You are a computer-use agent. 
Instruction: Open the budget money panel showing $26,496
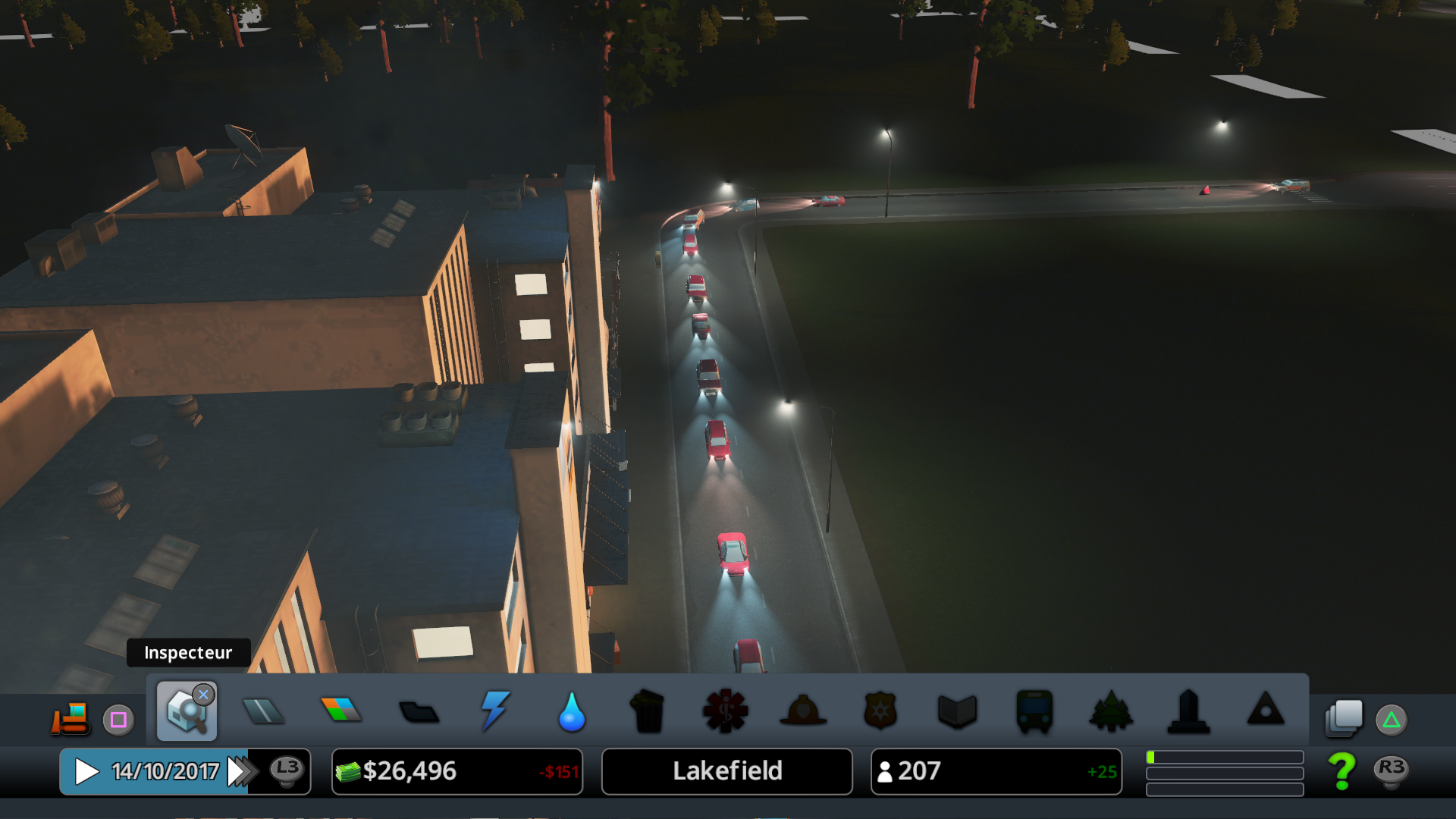click(457, 772)
